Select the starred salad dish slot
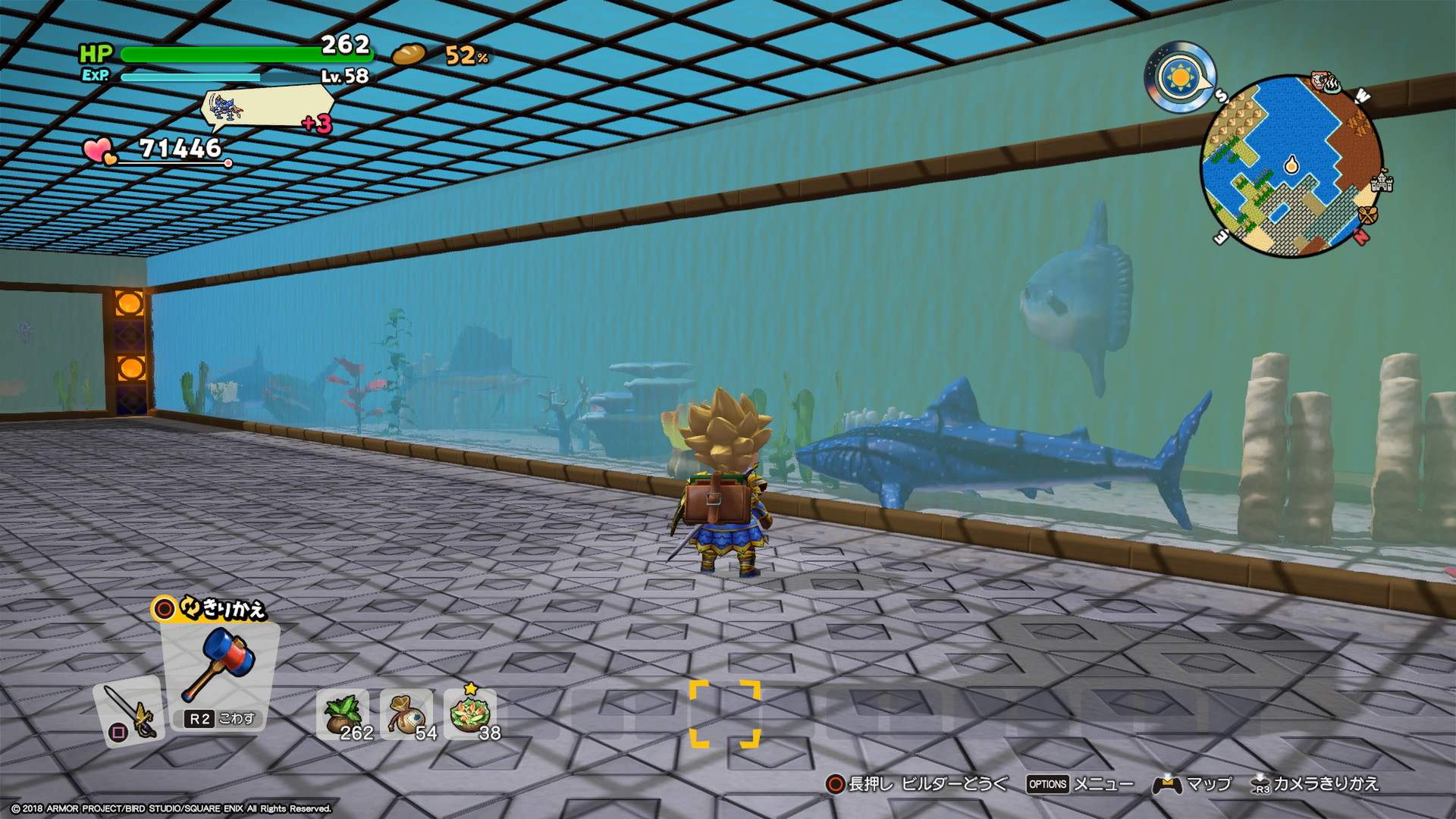This screenshot has width=1456, height=819. [x=470, y=714]
